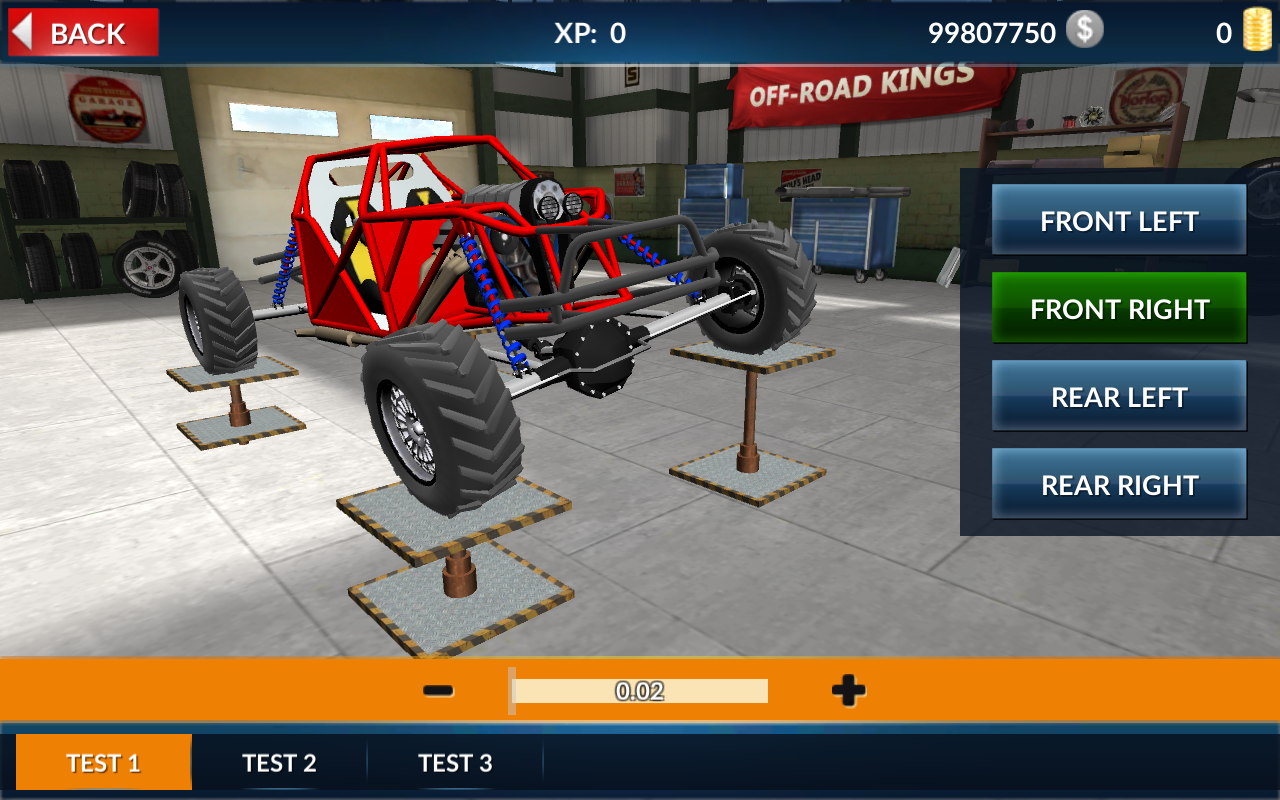
Task: Select the FRONT LEFT suspension button
Action: click(1118, 221)
